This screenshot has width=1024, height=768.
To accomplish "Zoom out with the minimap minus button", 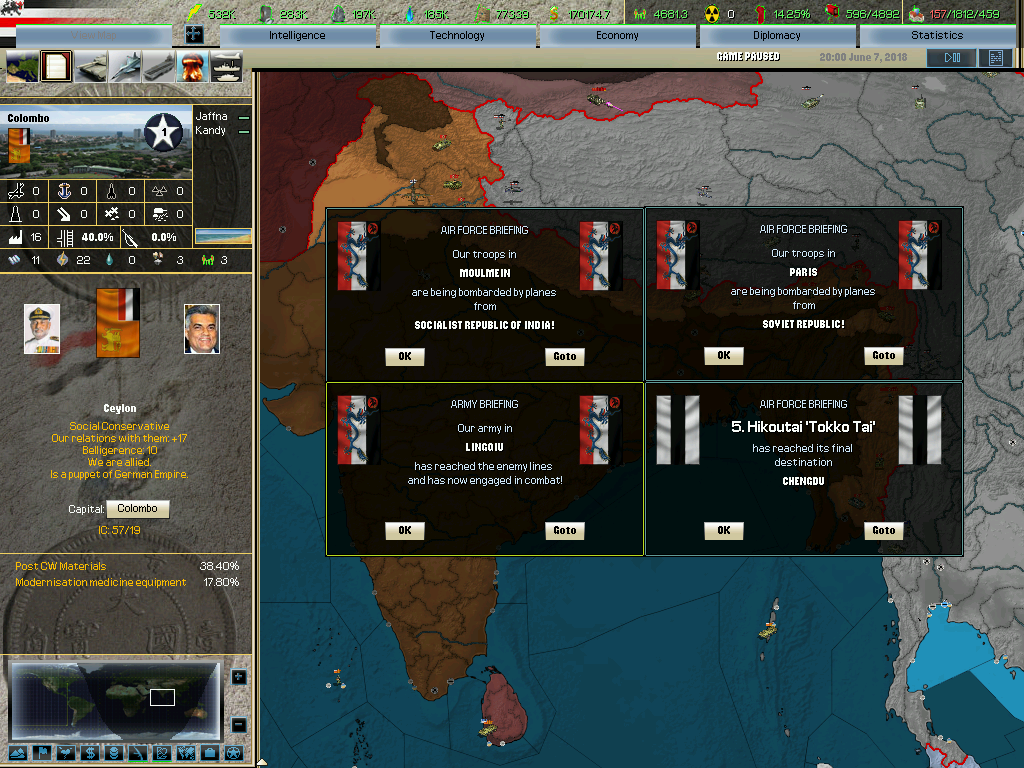I will pyautogui.click(x=238, y=725).
